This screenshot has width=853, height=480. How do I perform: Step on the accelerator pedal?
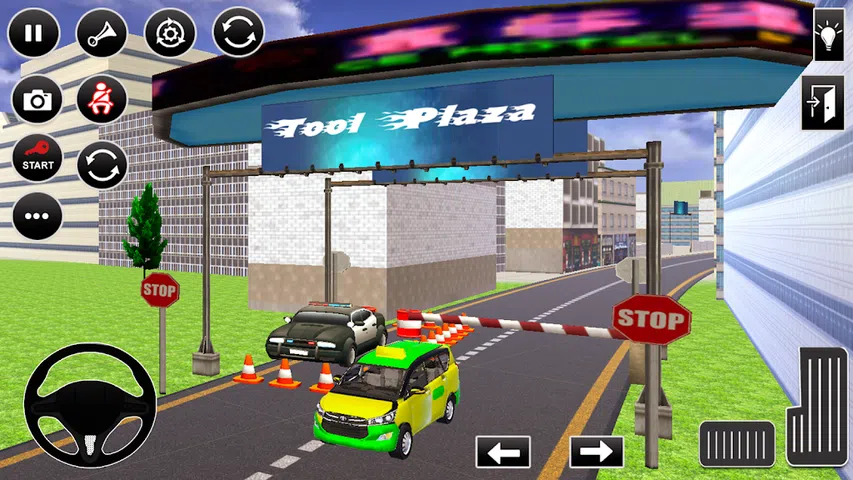[x=818, y=405]
